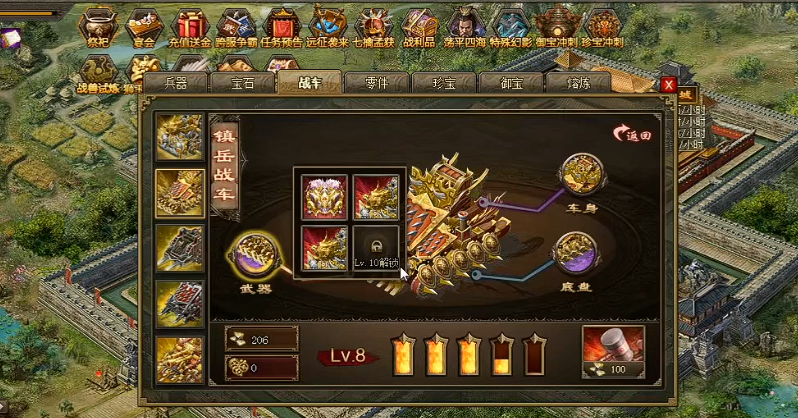Select the 车身 chariot body slot
Image resolution: width=798 pixels, height=418 pixels.
[582, 176]
